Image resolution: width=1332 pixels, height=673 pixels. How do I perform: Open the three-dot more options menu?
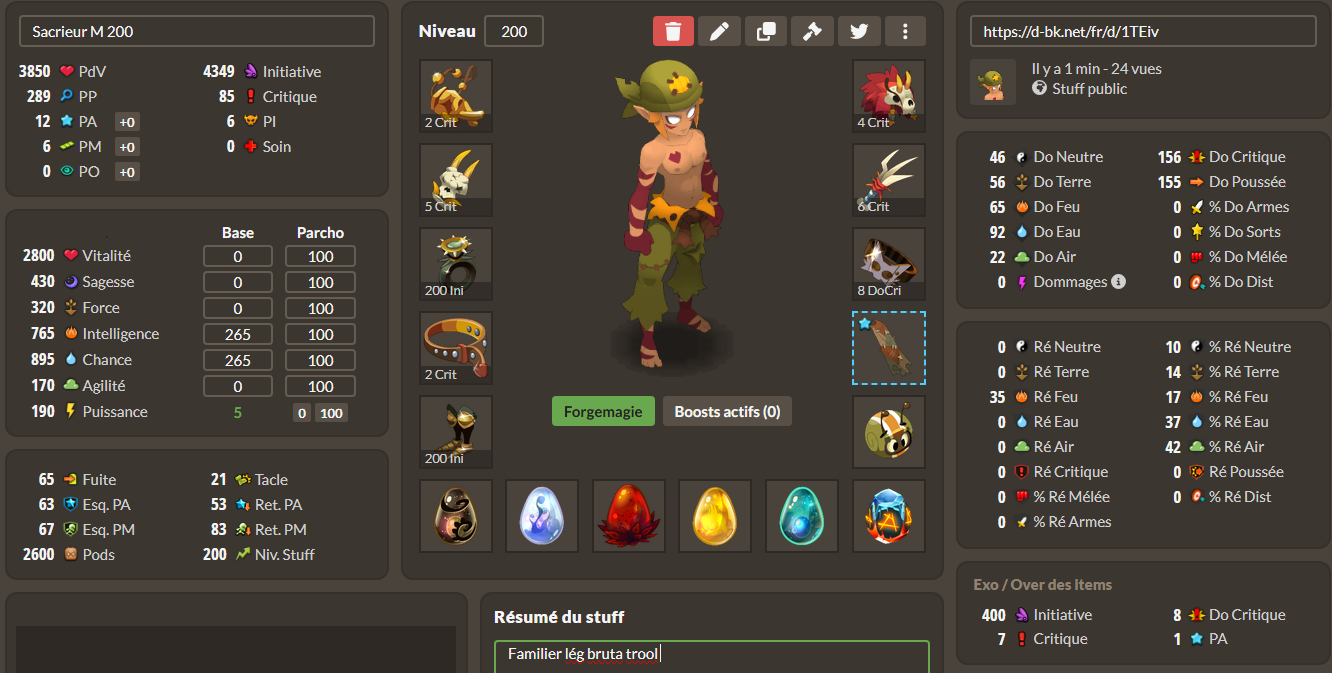(x=905, y=31)
